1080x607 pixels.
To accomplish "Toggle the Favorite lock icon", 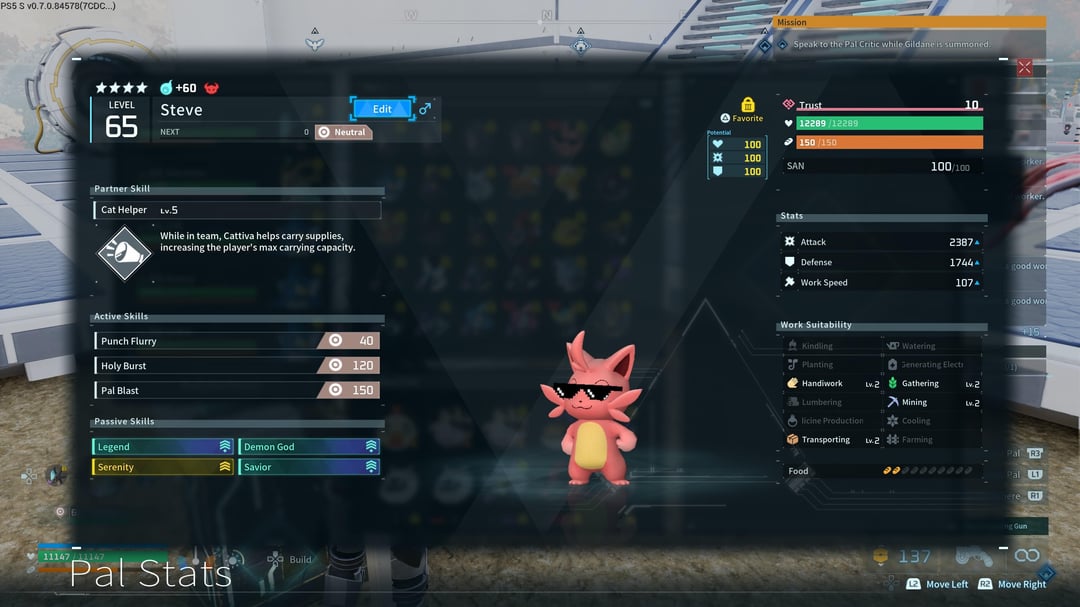I will (x=748, y=105).
